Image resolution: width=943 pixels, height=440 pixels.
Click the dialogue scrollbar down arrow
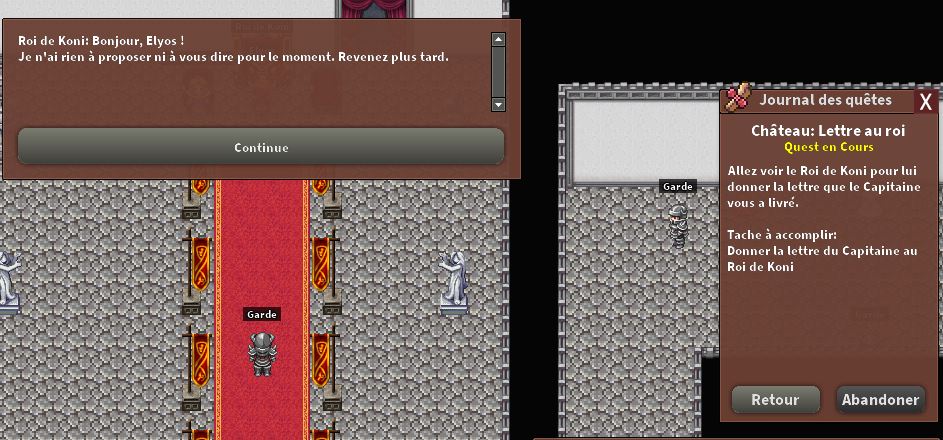tap(498, 104)
